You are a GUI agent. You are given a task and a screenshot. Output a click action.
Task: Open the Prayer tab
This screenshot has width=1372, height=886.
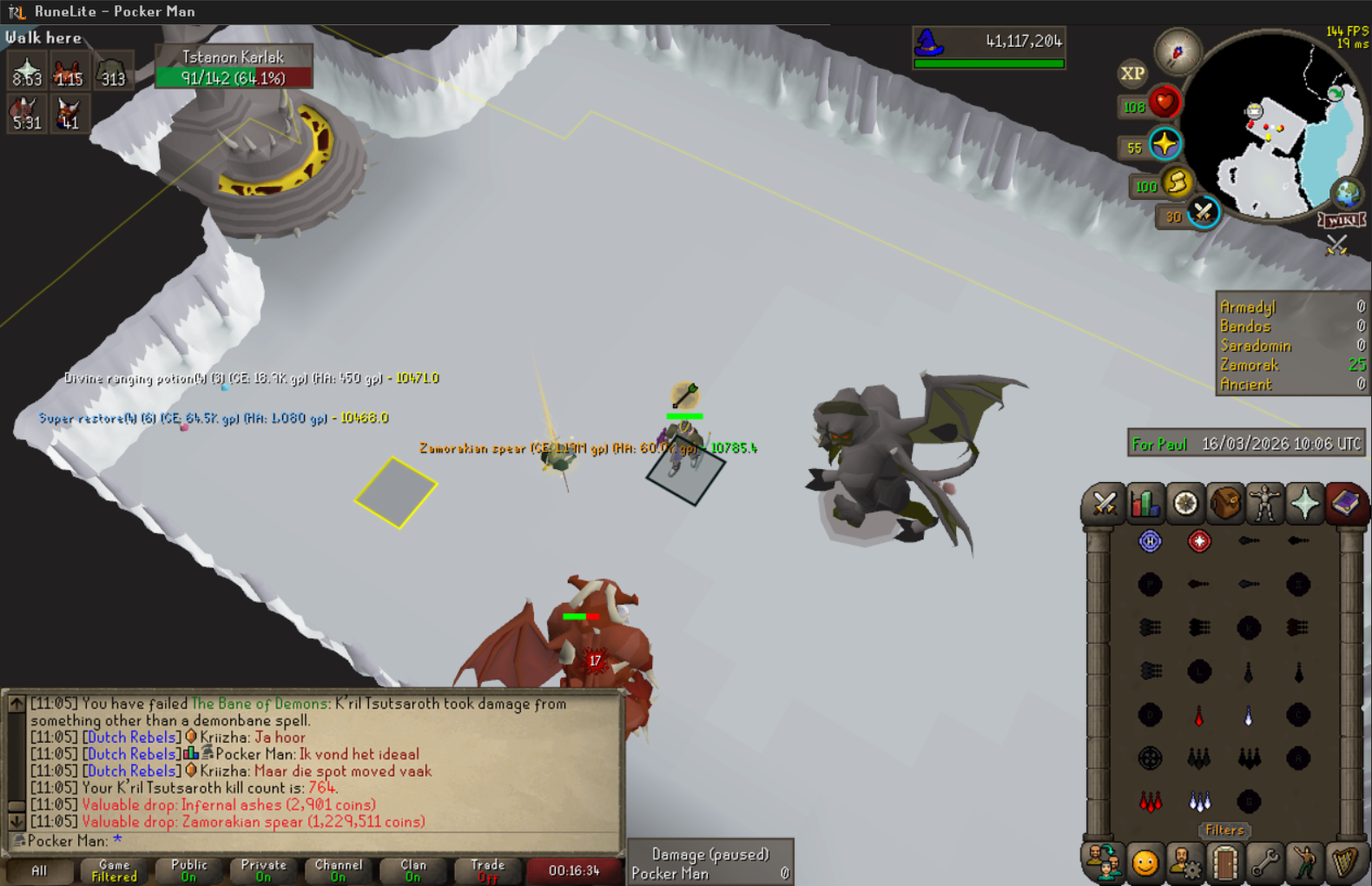pos(1305,504)
